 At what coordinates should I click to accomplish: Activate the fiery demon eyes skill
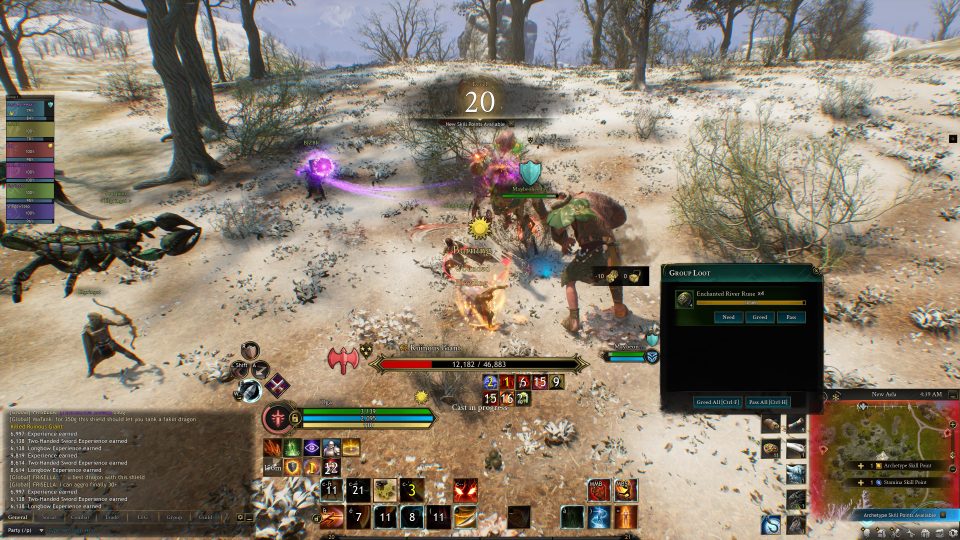(465, 490)
